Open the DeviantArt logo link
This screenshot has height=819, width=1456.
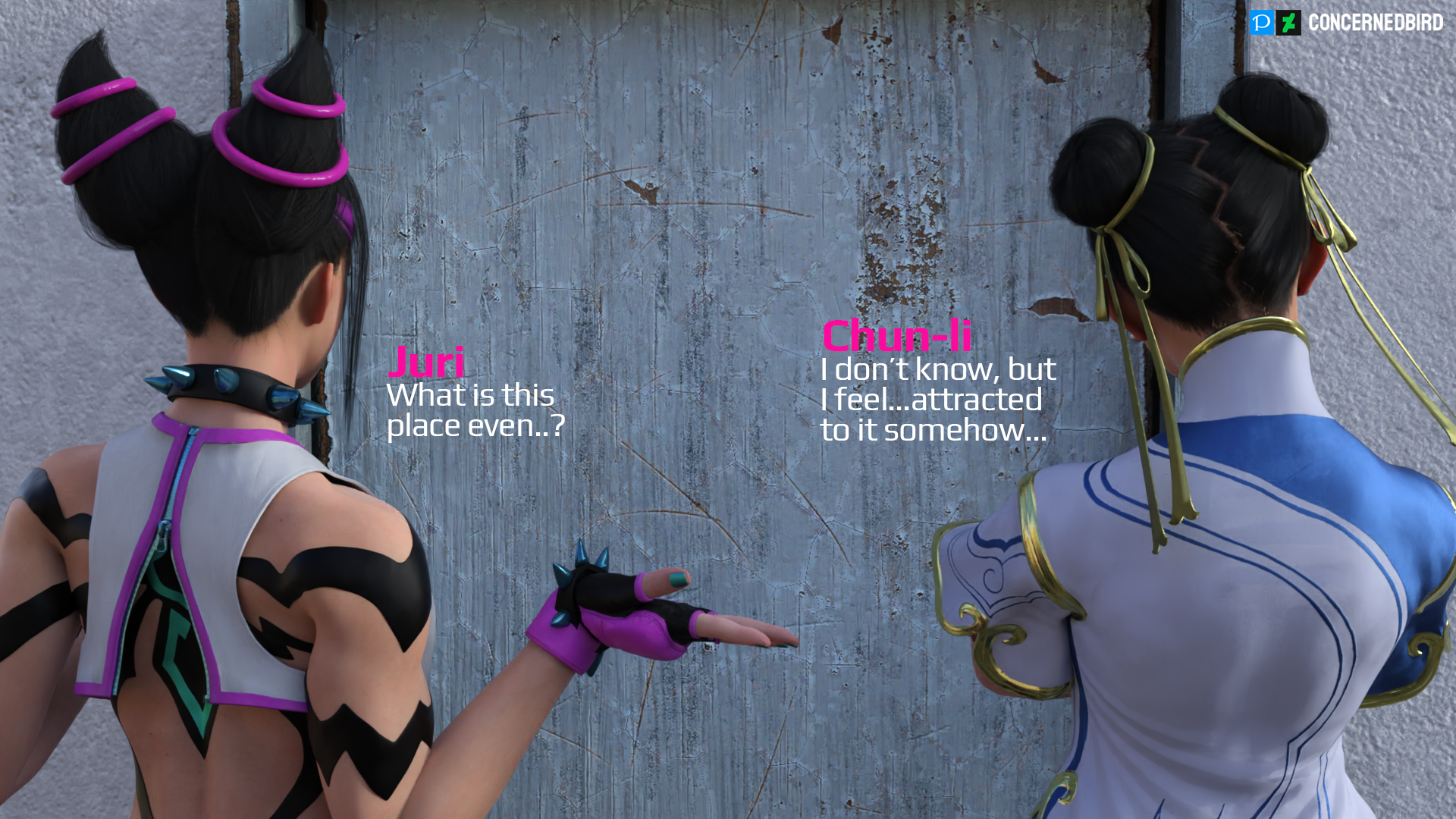1288,23
